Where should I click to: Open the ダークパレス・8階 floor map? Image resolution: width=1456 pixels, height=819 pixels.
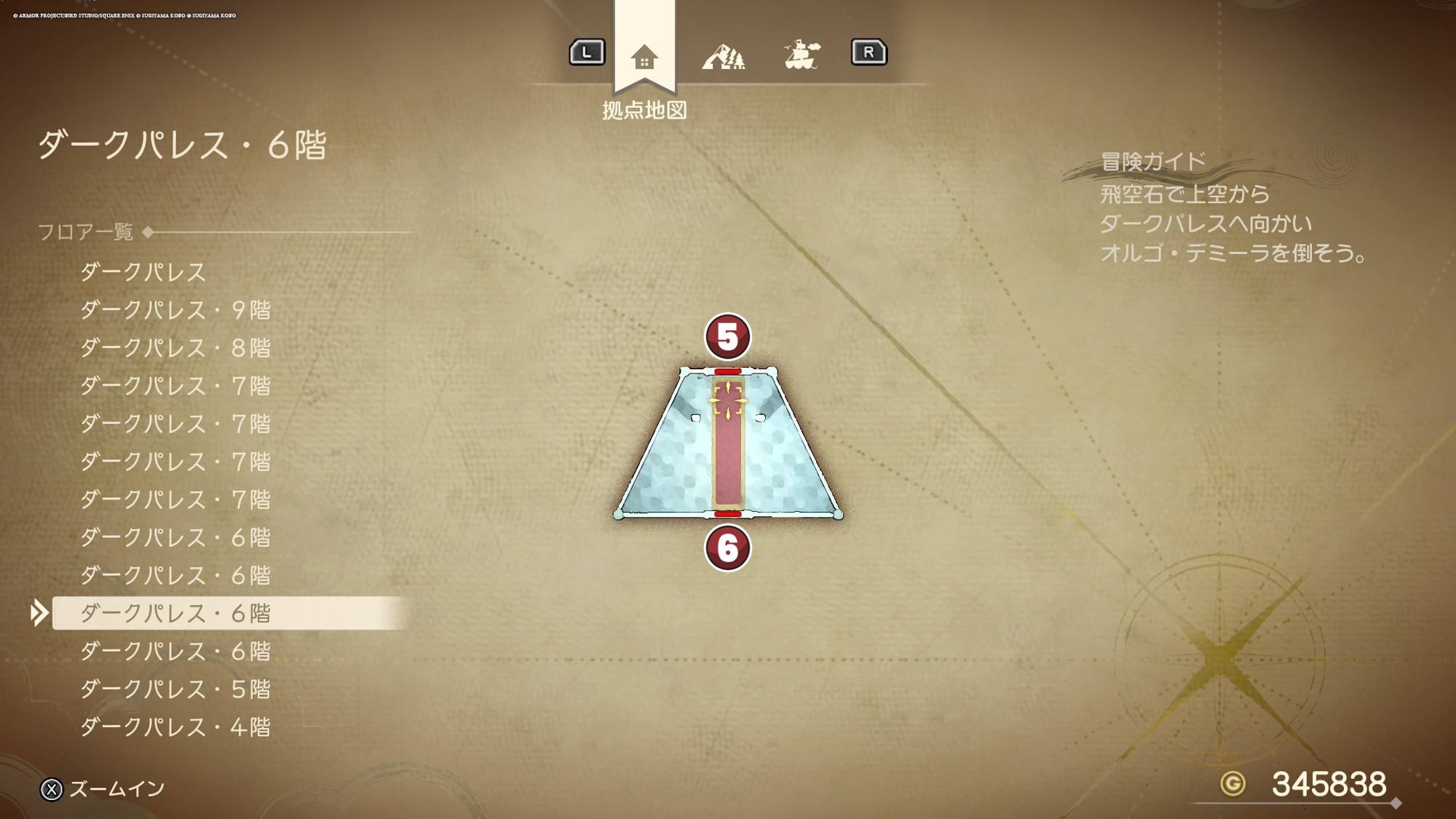point(175,348)
